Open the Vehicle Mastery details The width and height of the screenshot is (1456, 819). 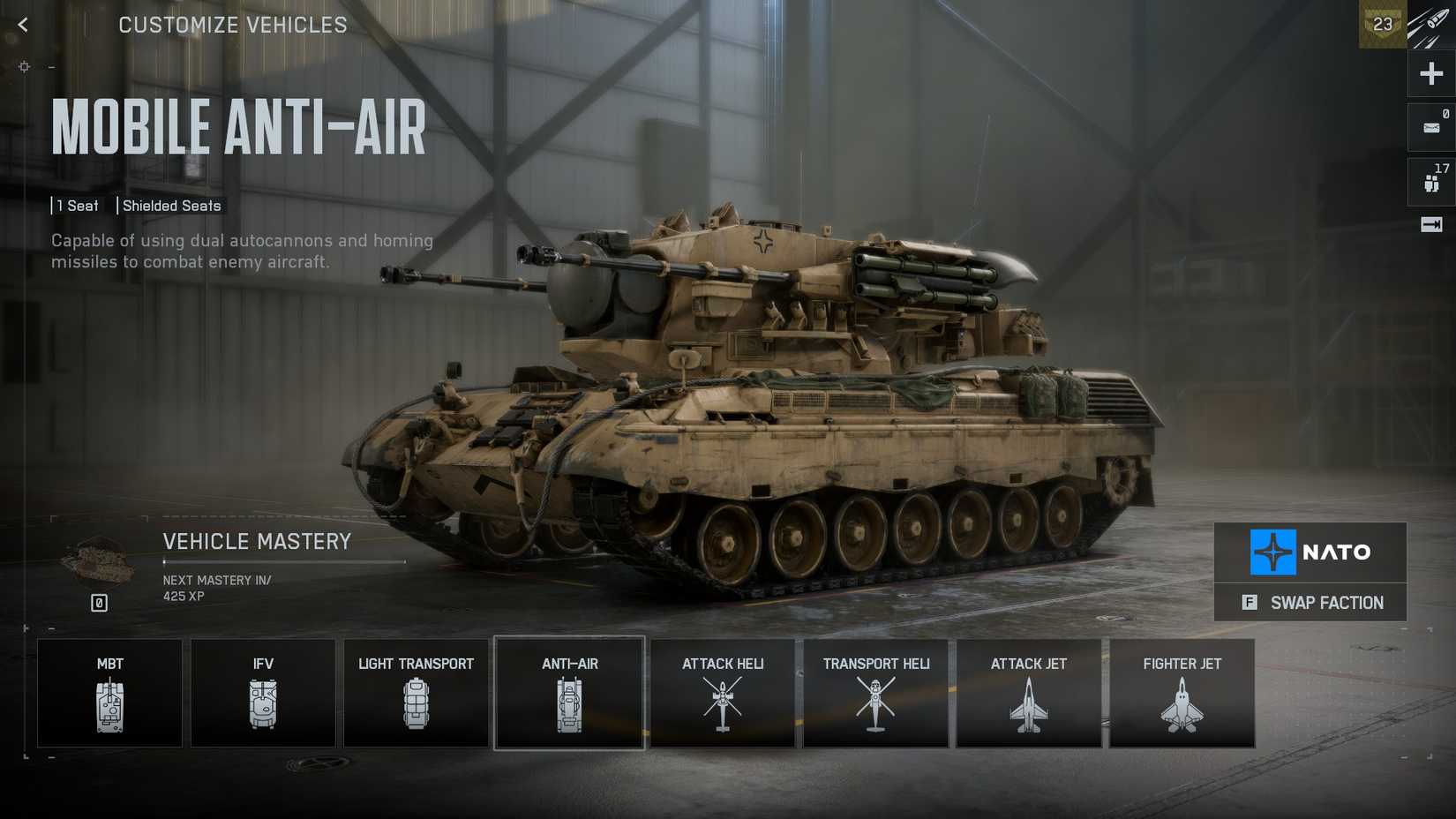(x=258, y=541)
